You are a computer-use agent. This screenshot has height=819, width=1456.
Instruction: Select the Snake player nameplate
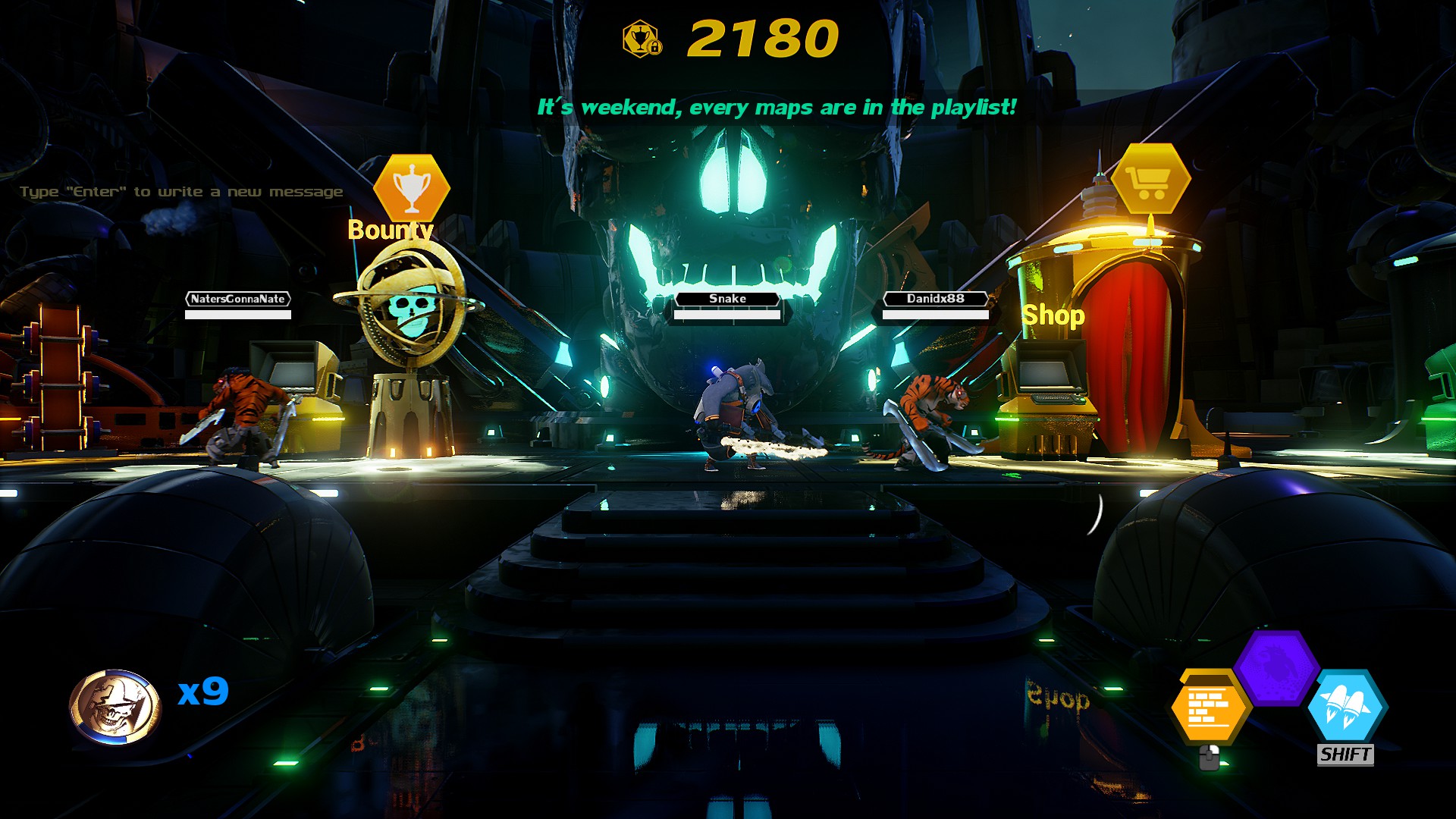pyautogui.click(x=727, y=299)
